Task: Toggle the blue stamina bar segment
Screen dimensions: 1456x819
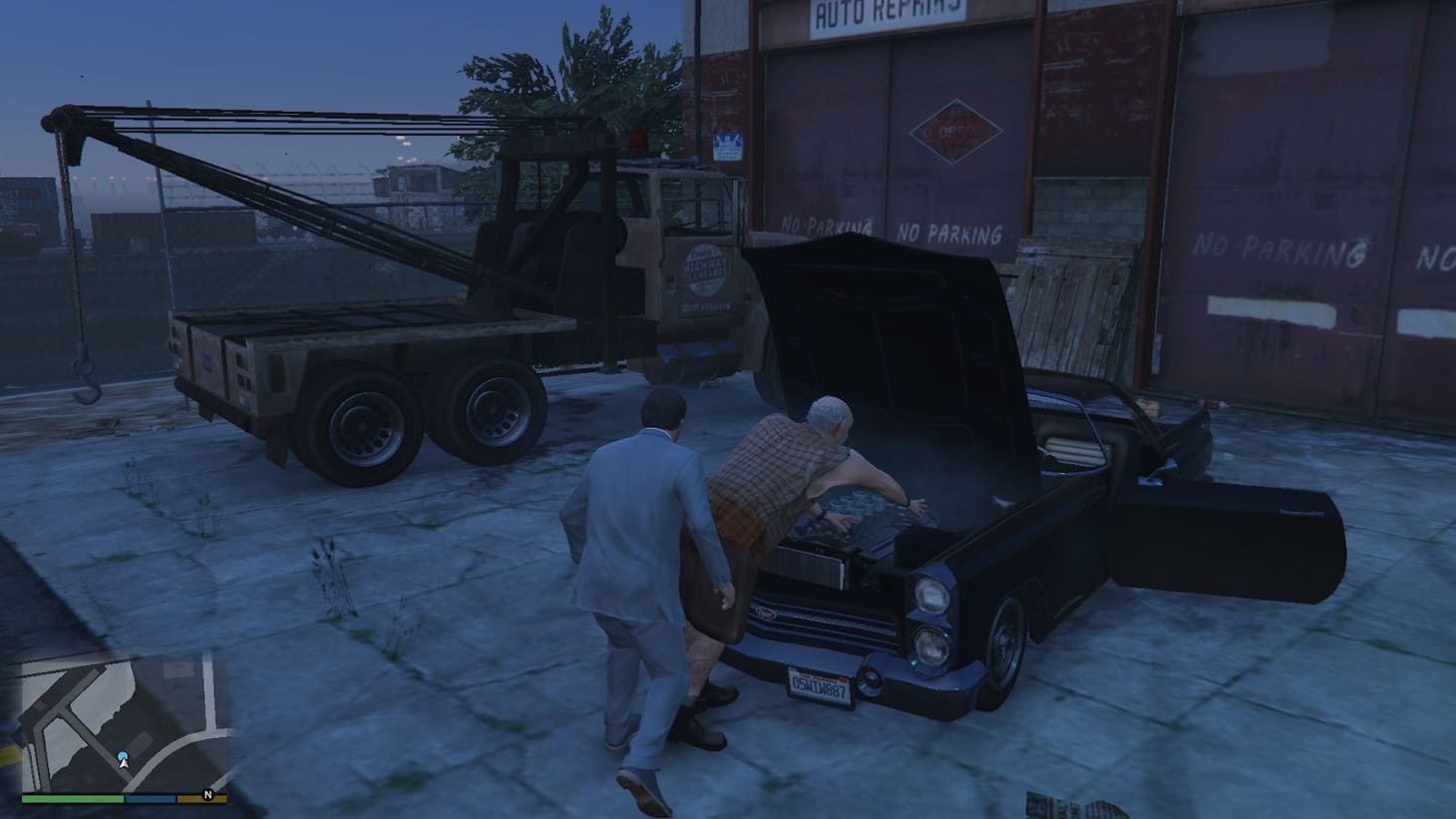Action: (150, 799)
